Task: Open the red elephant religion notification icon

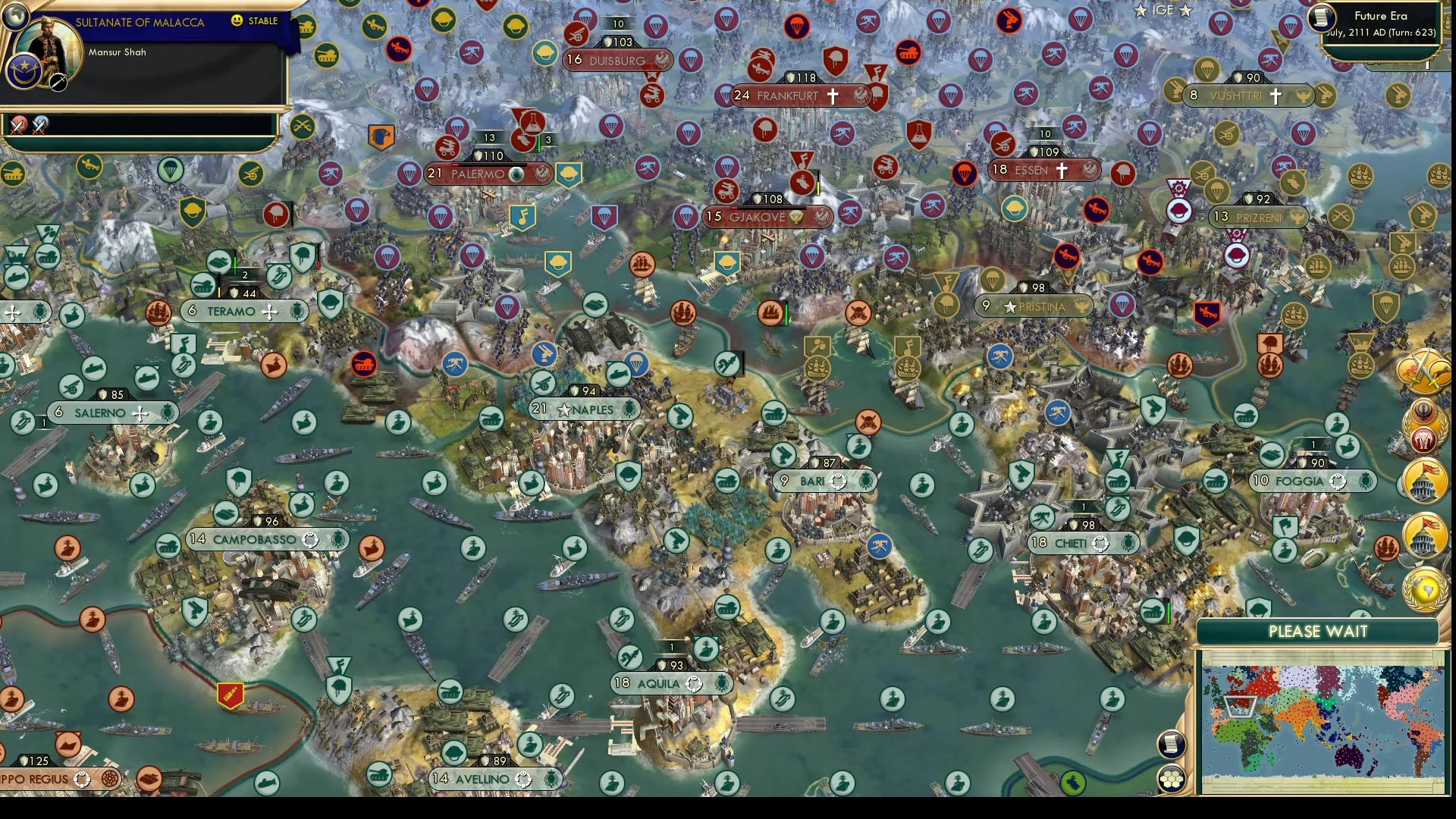Action: tap(1424, 440)
